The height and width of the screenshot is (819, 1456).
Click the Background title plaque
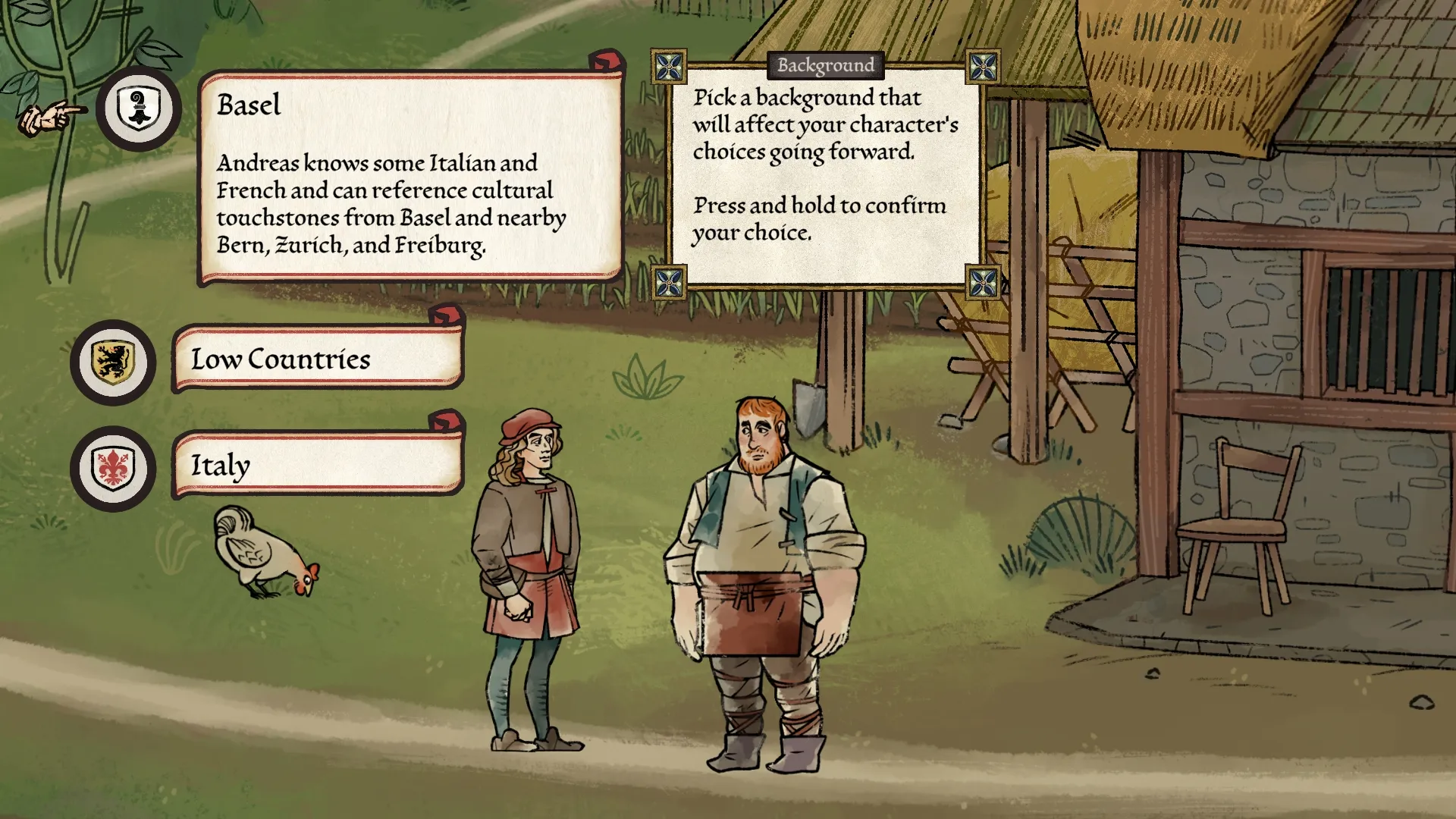coord(824,66)
